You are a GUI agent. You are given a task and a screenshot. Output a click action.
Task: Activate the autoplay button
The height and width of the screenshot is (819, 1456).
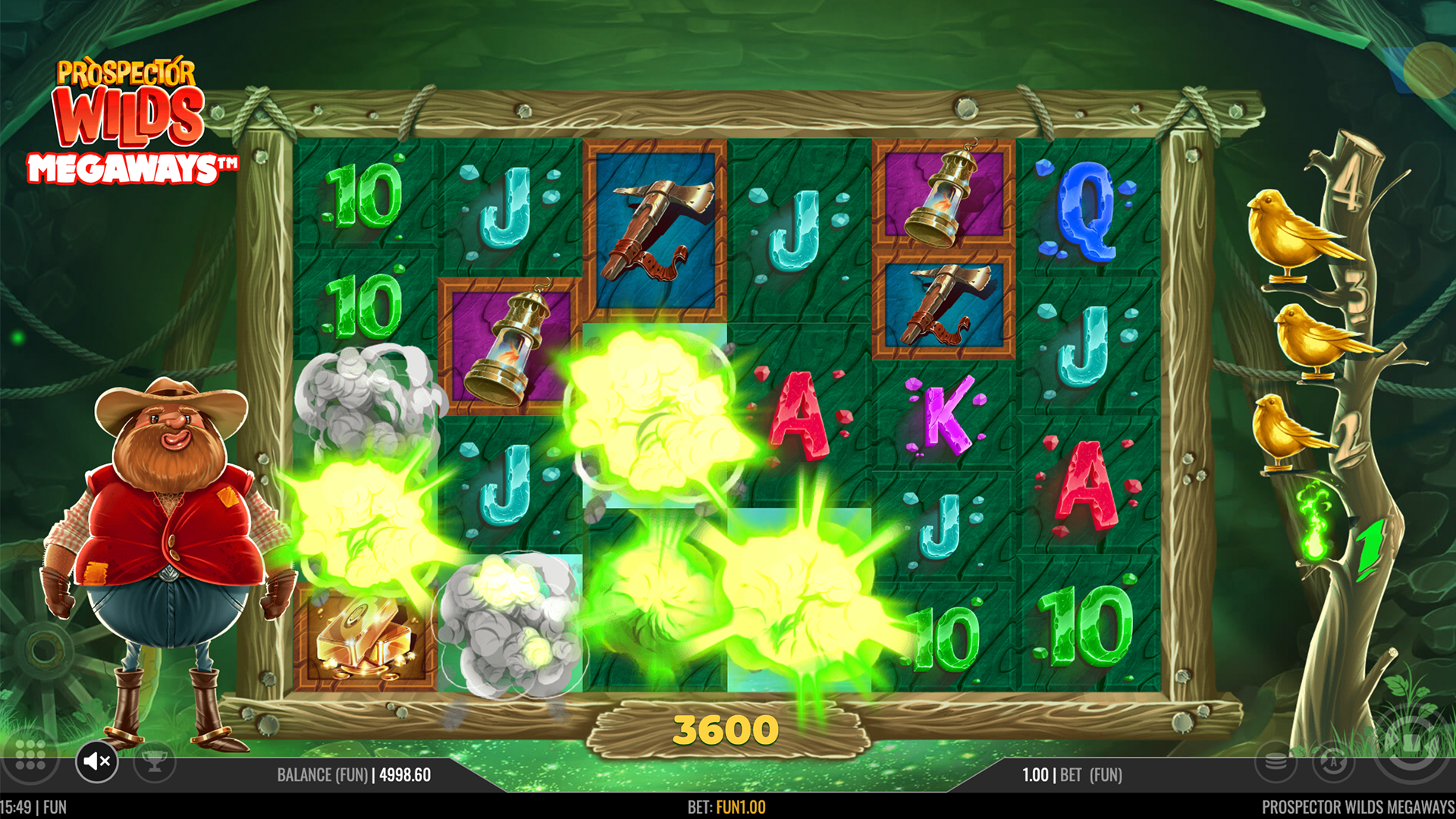[1333, 761]
